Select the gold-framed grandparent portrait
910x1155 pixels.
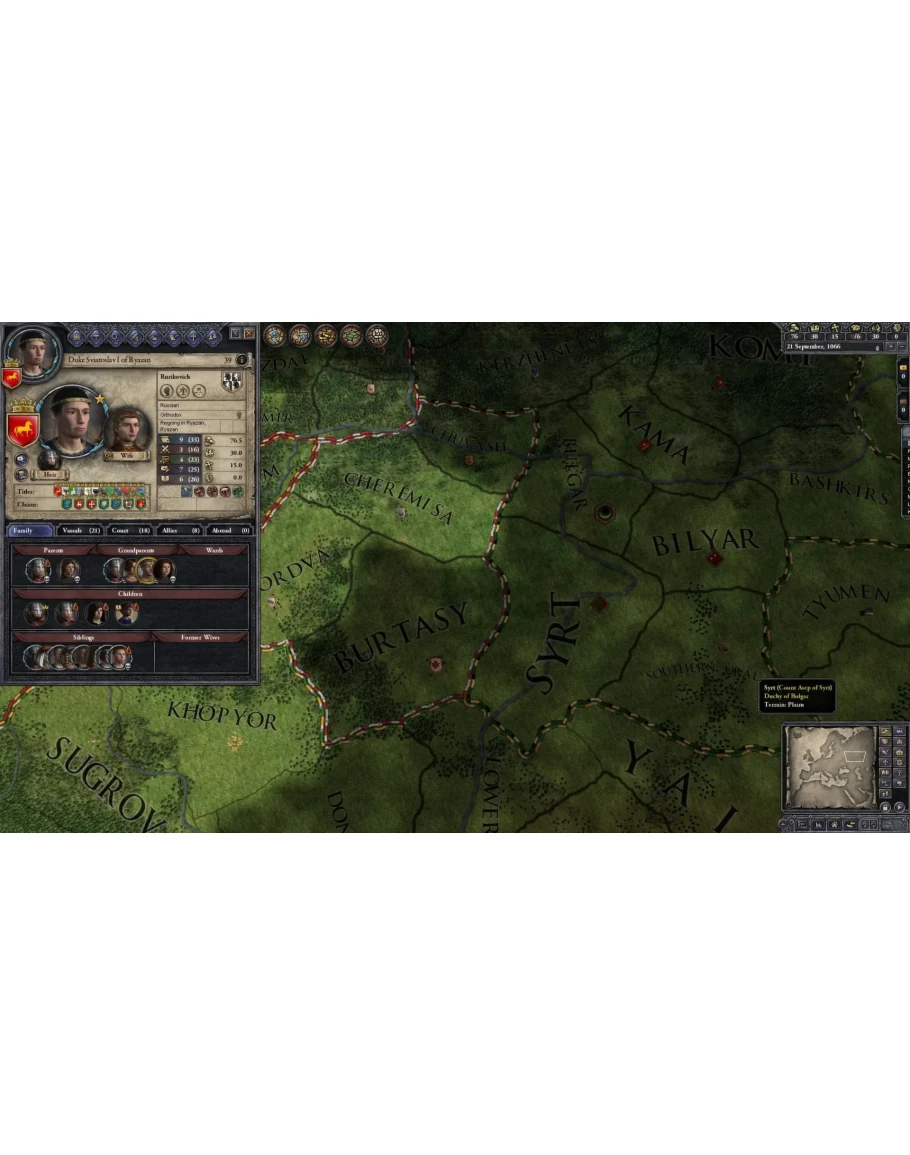(x=147, y=570)
